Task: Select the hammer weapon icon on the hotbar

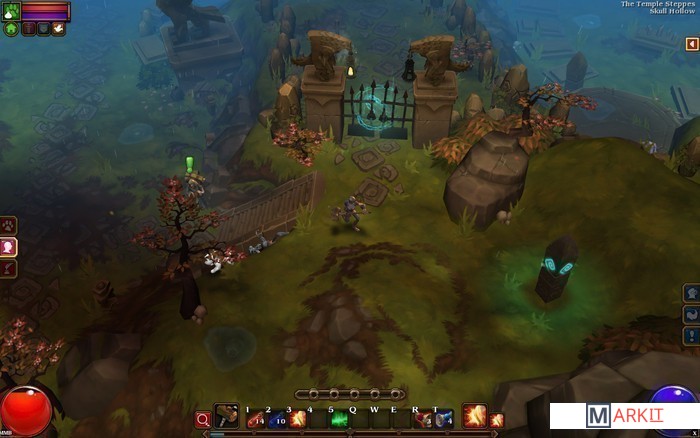Action: tap(228, 417)
